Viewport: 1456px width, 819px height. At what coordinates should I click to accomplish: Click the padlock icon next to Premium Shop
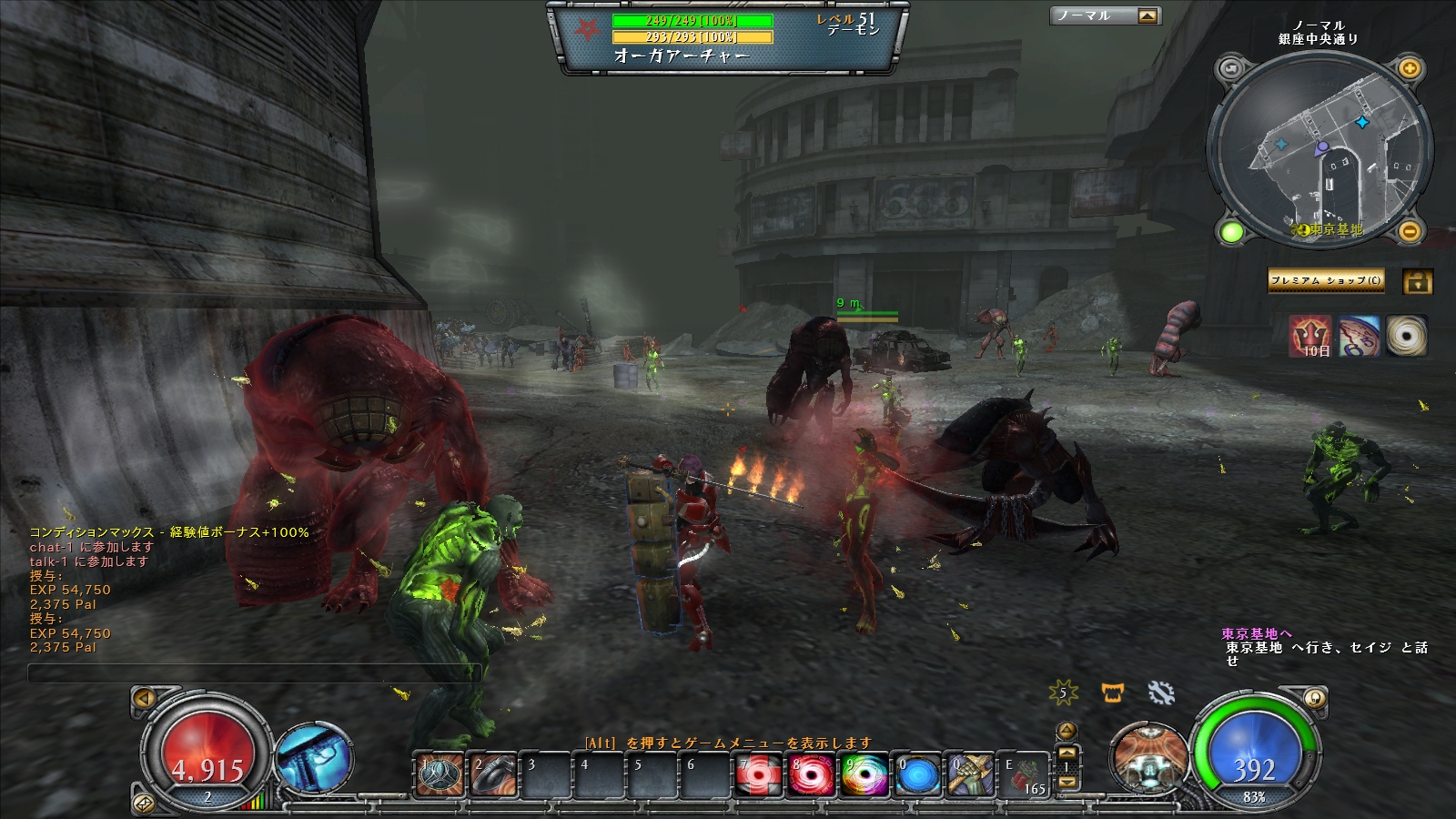click(1417, 281)
